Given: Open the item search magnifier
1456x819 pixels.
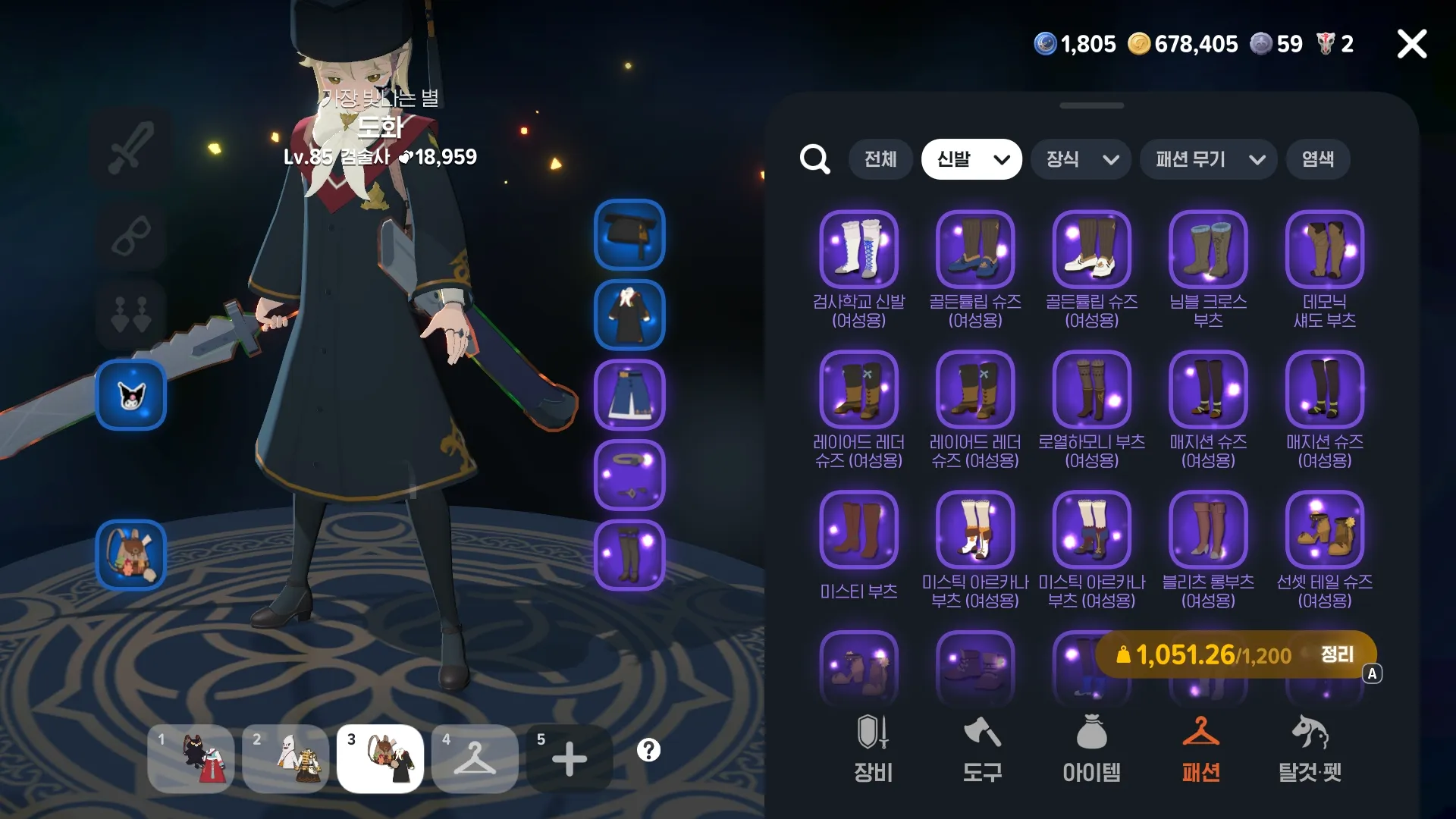Looking at the screenshot, I should pyautogui.click(x=815, y=159).
